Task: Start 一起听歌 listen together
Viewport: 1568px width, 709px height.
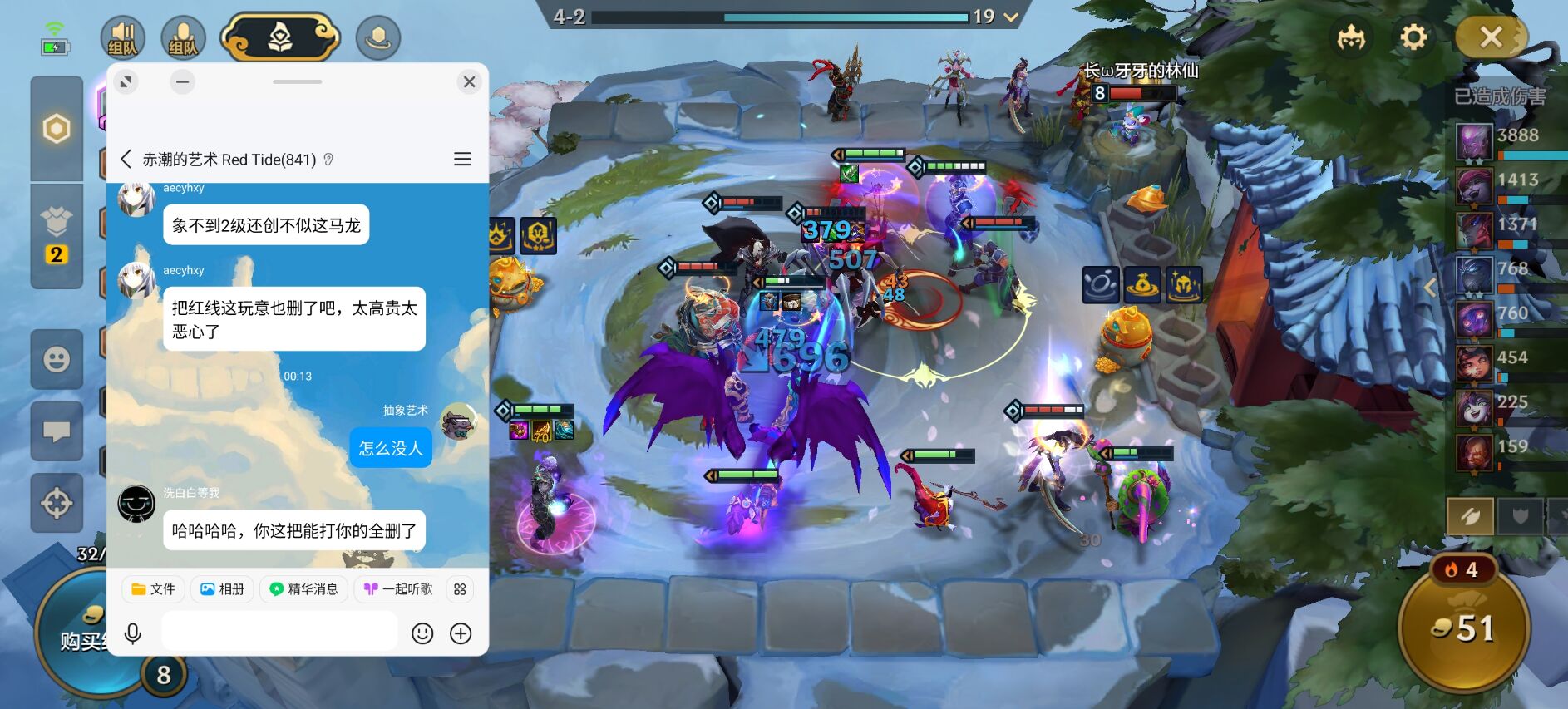Action: [x=398, y=589]
